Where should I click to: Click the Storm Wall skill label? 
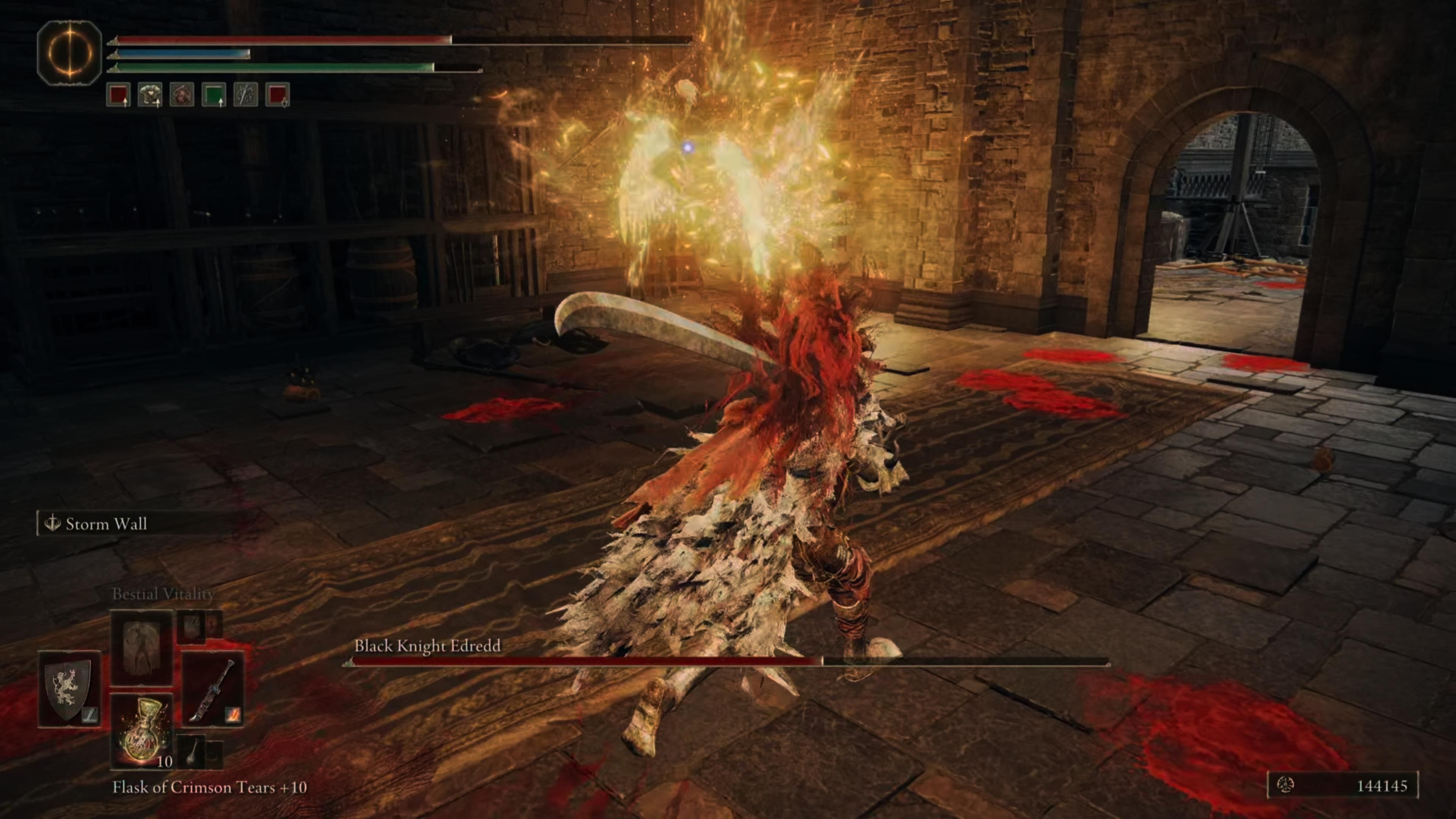pos(106,524)
